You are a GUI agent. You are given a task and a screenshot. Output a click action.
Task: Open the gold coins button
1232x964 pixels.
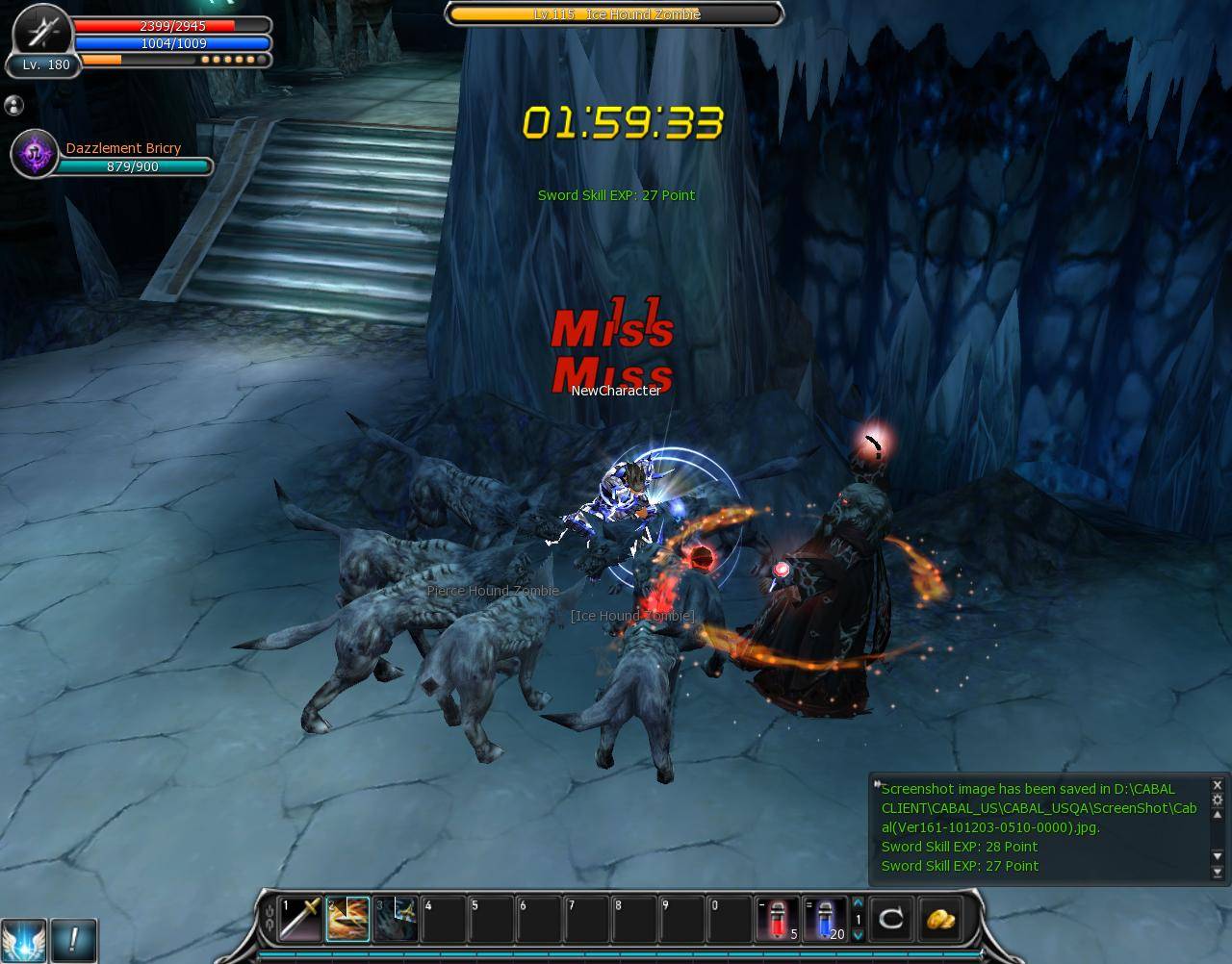point(940,919)
